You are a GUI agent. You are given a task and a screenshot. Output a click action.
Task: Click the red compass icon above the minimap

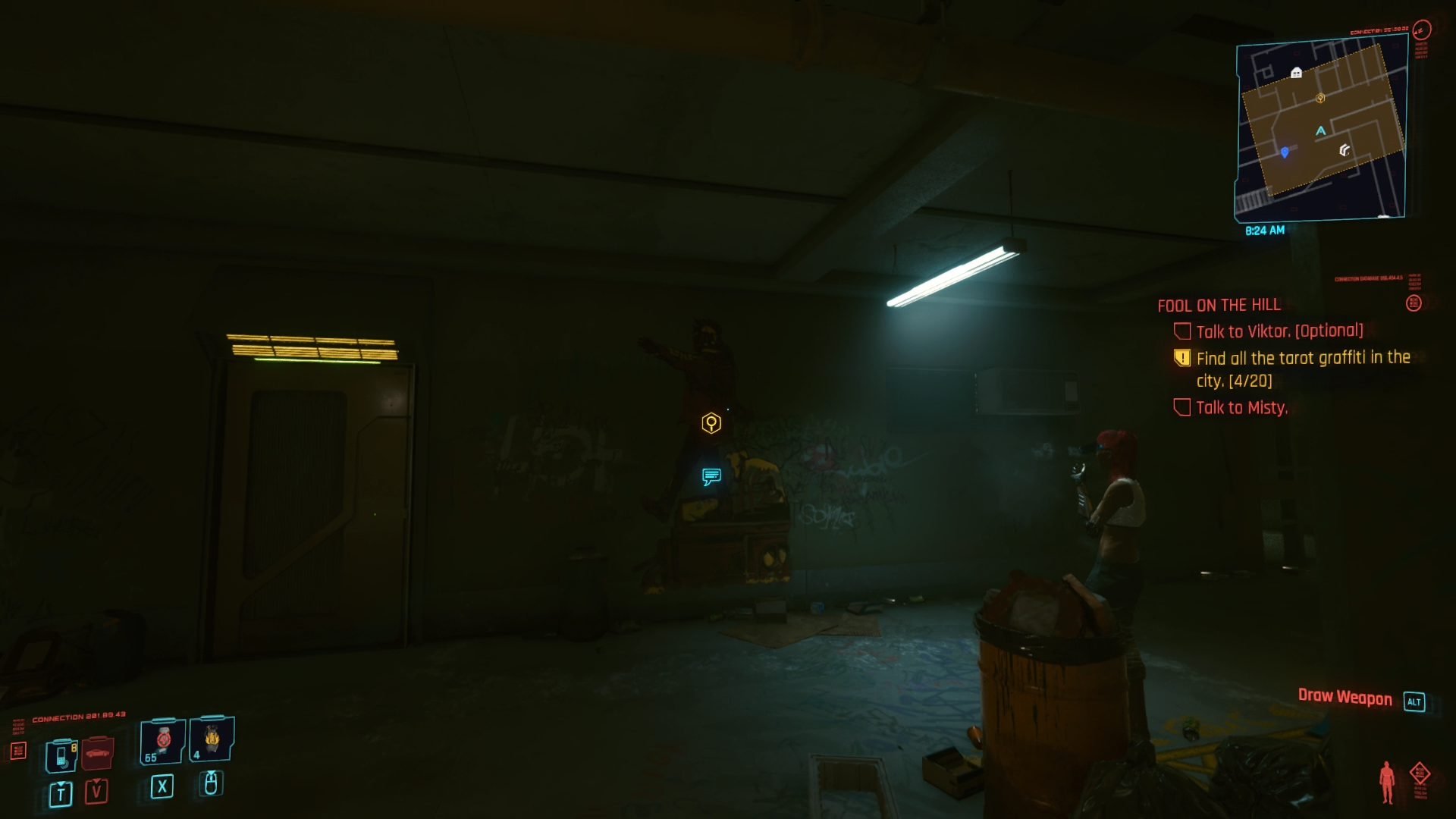pyautogui.click(x=1422, y=30)
